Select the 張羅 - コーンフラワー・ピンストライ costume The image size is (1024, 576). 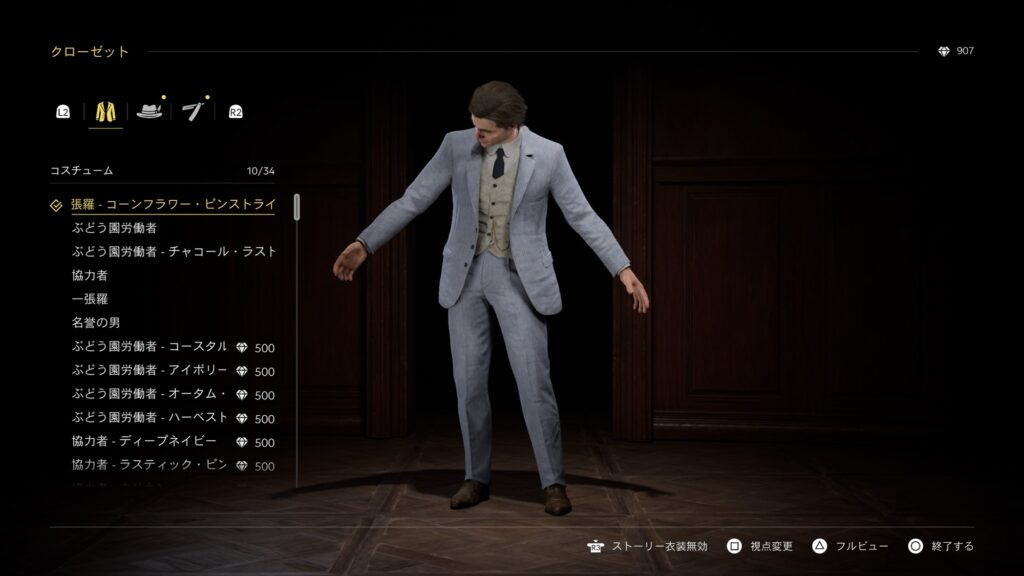(x=173, y=205)
